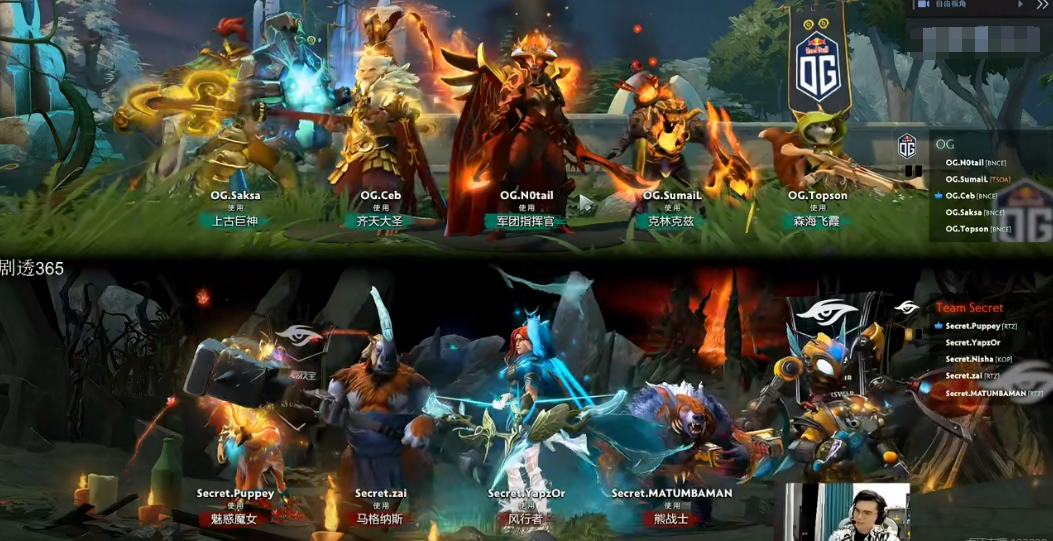1053x541 pixels.
Task: Choose Secret.YapzOr from the Team Secret list
Action: [x=972, y=343]
